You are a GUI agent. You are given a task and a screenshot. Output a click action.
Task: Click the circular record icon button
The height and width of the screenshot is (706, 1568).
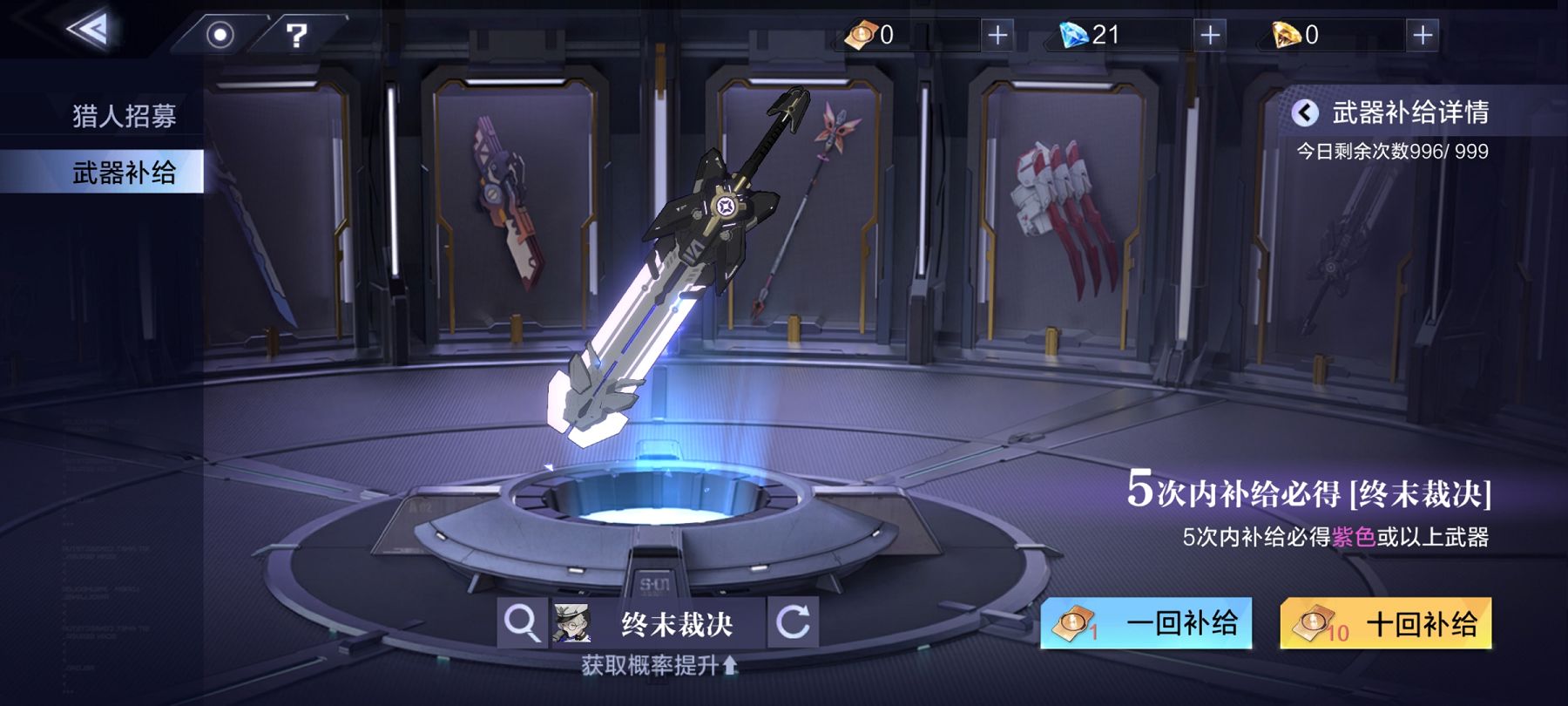220,35
